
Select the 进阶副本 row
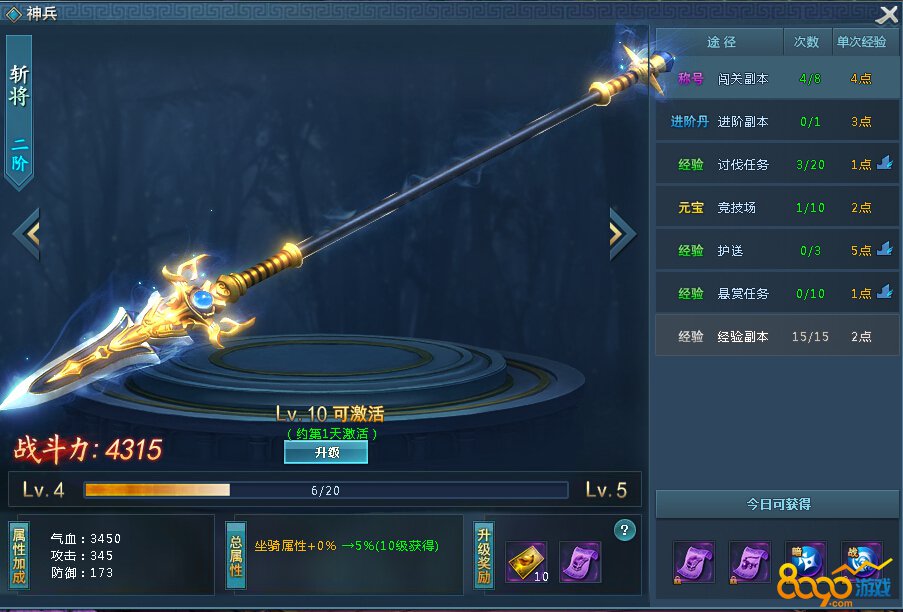[x=777, y=122]
